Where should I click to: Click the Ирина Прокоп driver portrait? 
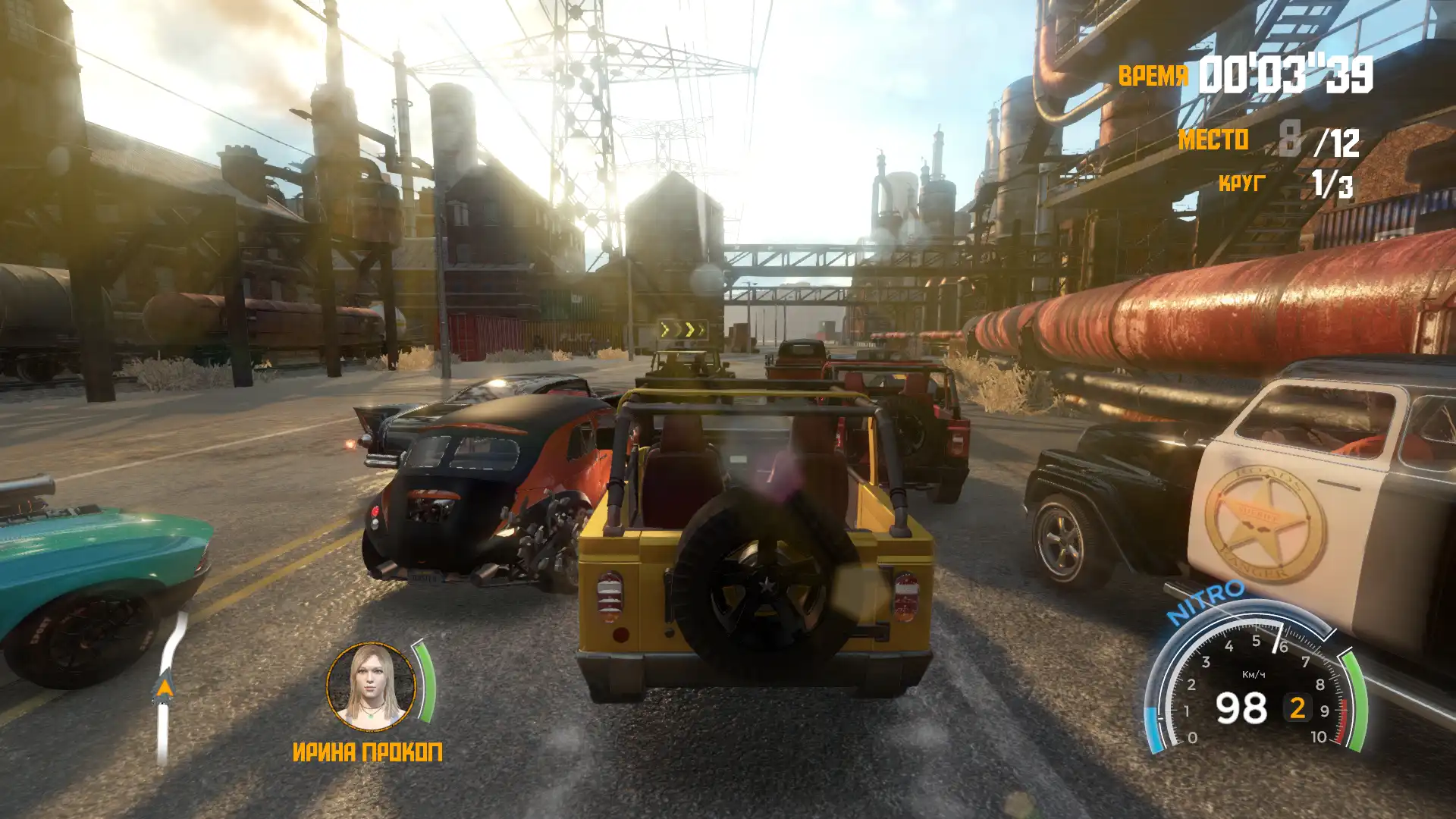371,687
